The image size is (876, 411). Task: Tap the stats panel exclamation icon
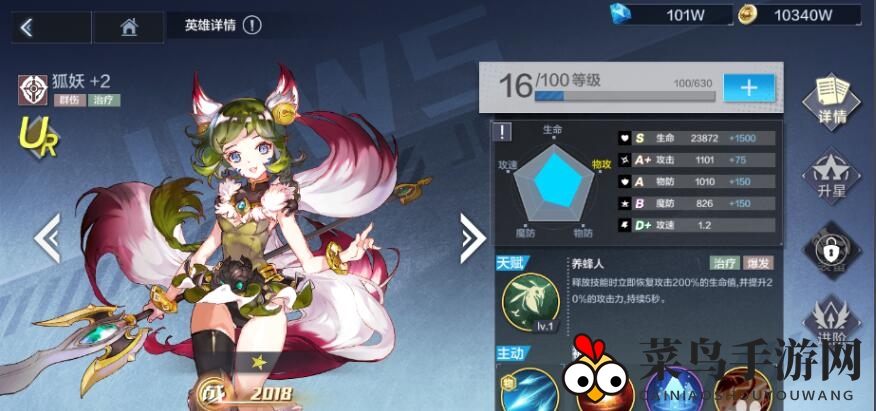[504, 131]
